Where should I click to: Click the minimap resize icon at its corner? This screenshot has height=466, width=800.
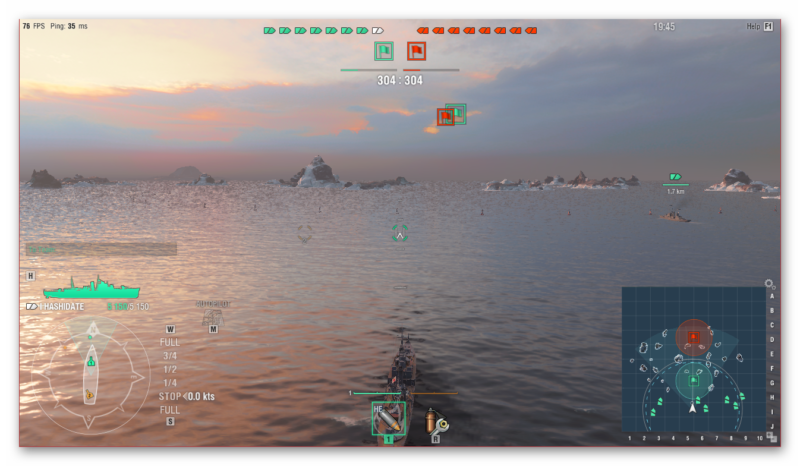tap(770, 437)
